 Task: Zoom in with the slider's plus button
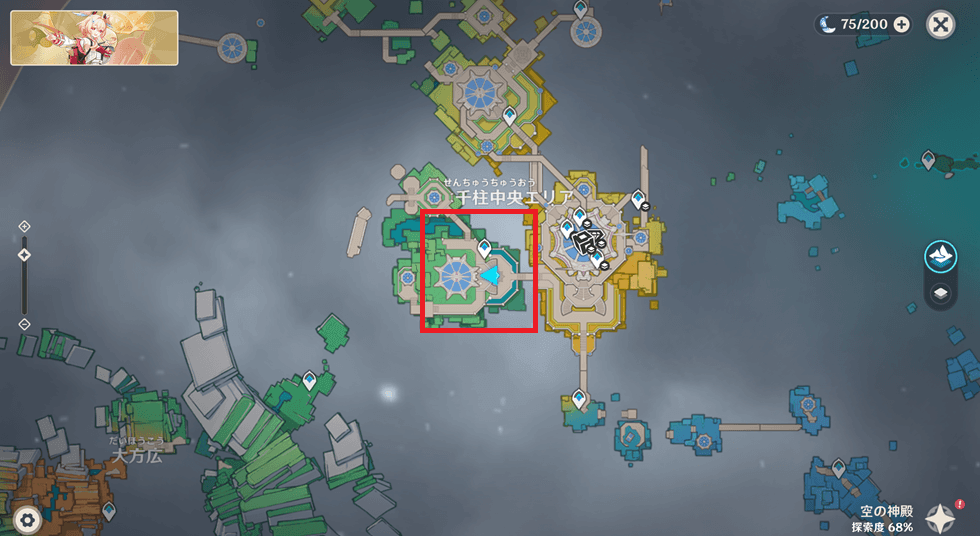(x=24, y=227)
